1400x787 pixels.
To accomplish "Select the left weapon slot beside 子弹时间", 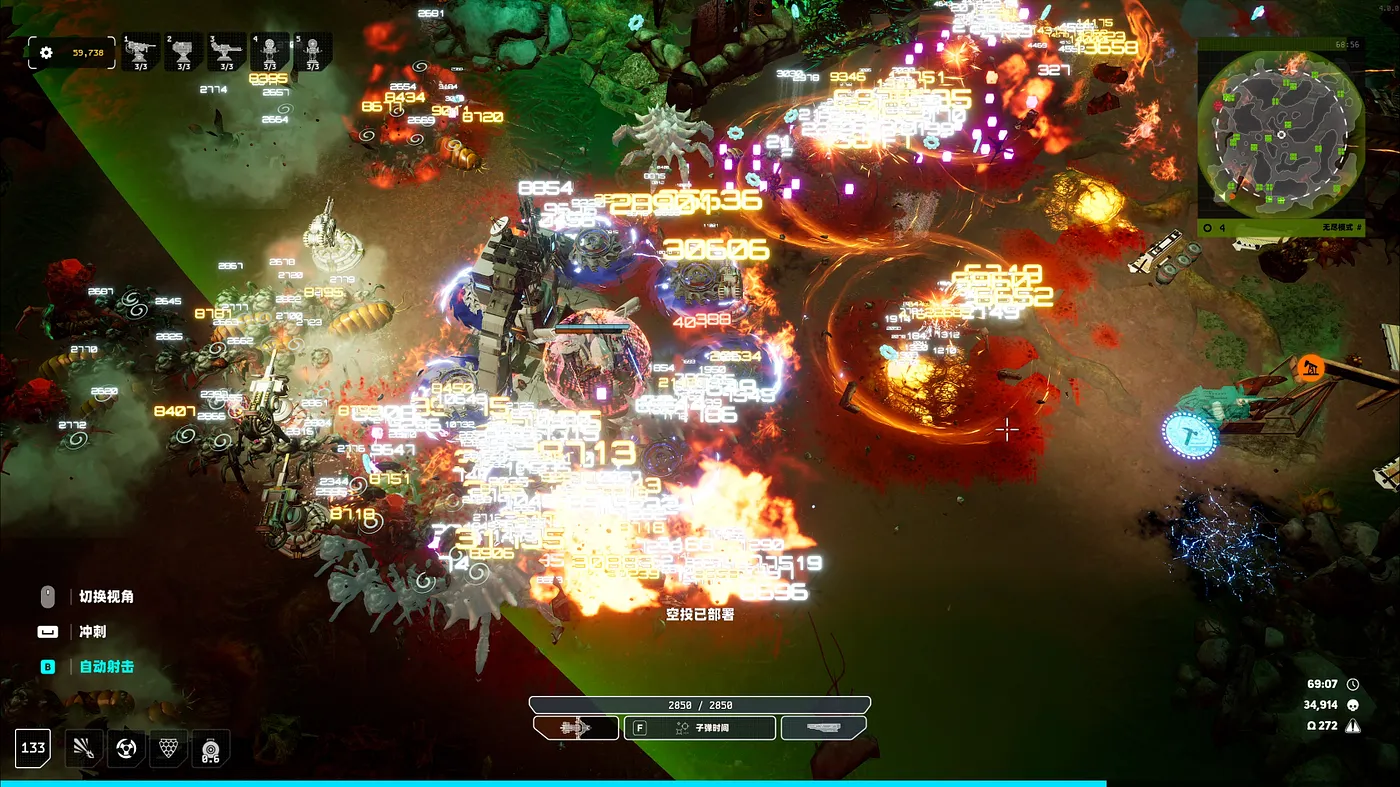I will 576,728.
